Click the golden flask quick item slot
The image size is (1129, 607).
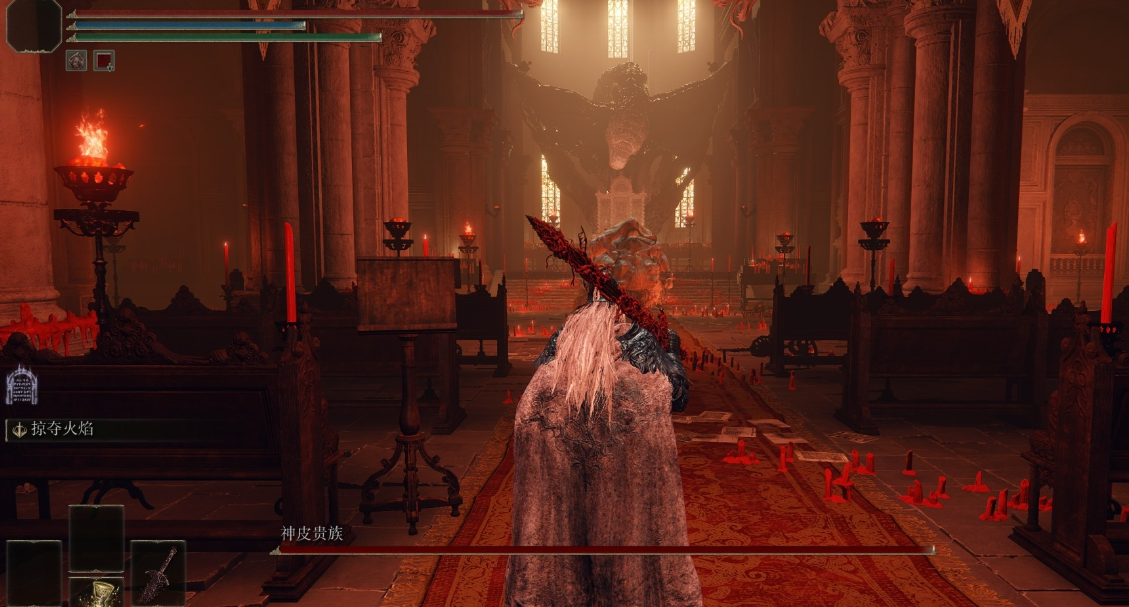pos(96,592)
